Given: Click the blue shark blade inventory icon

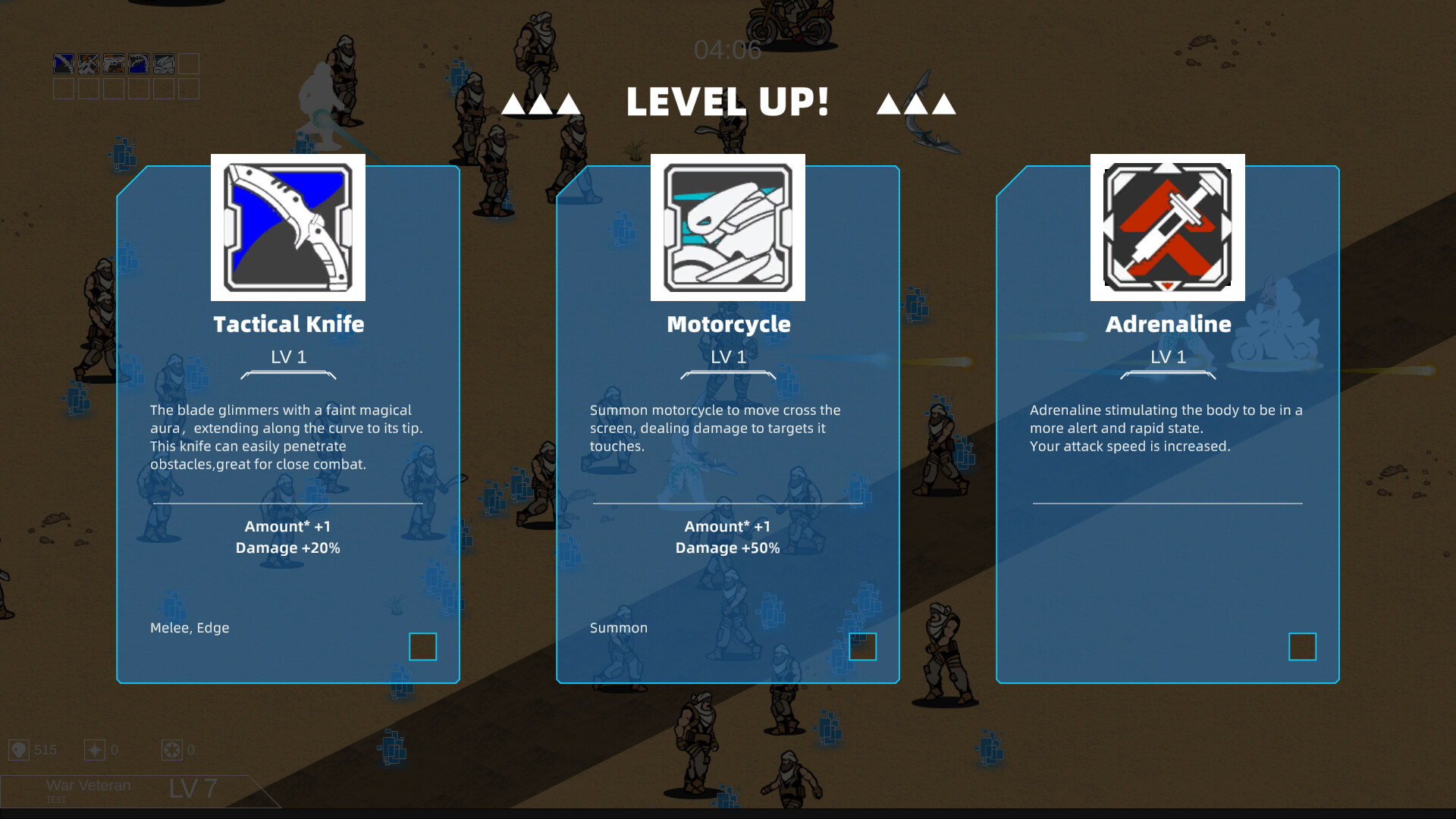Looking at the screenshot, I should (138, 64).
